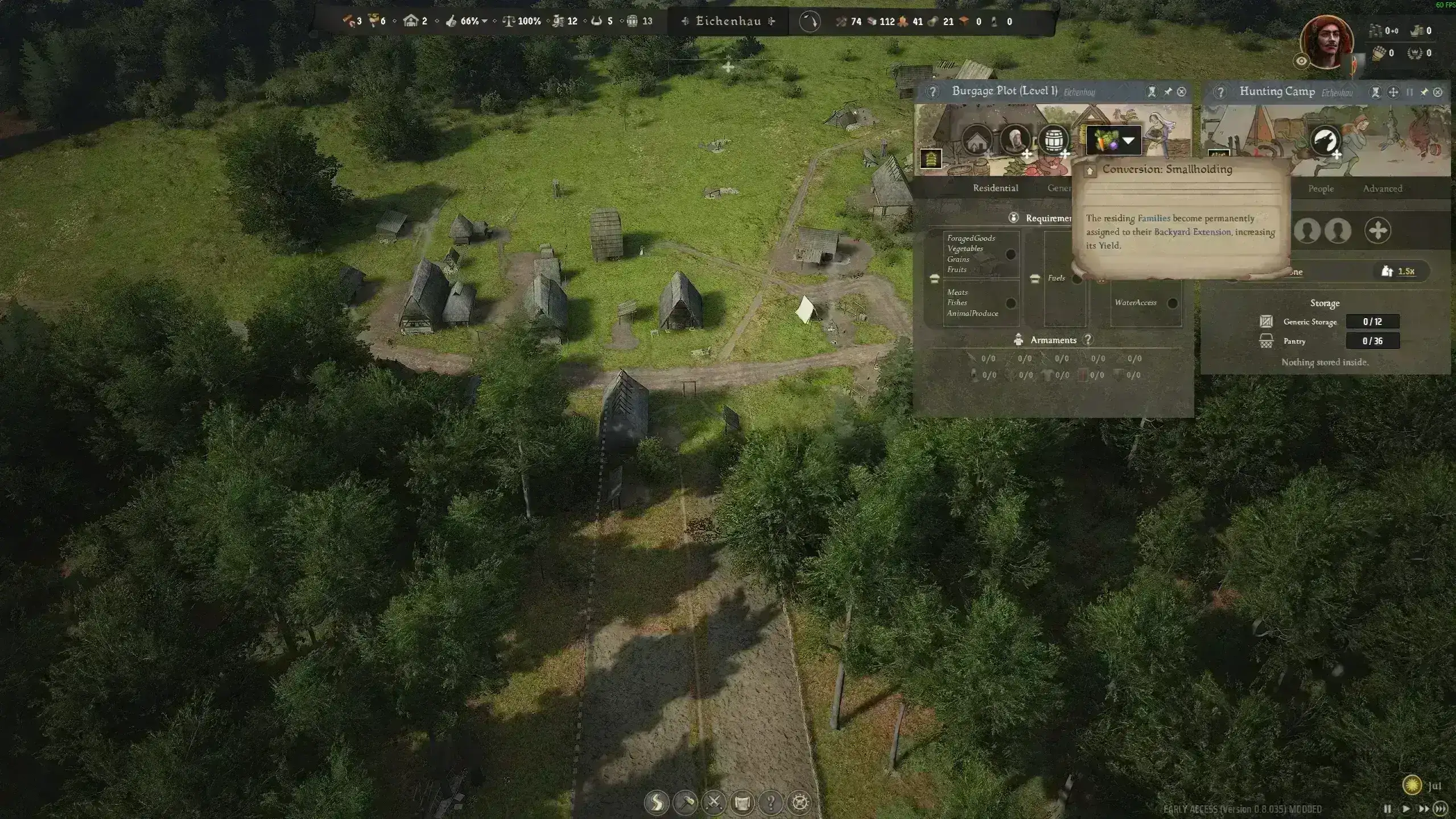Close the Burgage Plot panel
The height and width of the screenshot is (819, 1456).
point(1182,92)
